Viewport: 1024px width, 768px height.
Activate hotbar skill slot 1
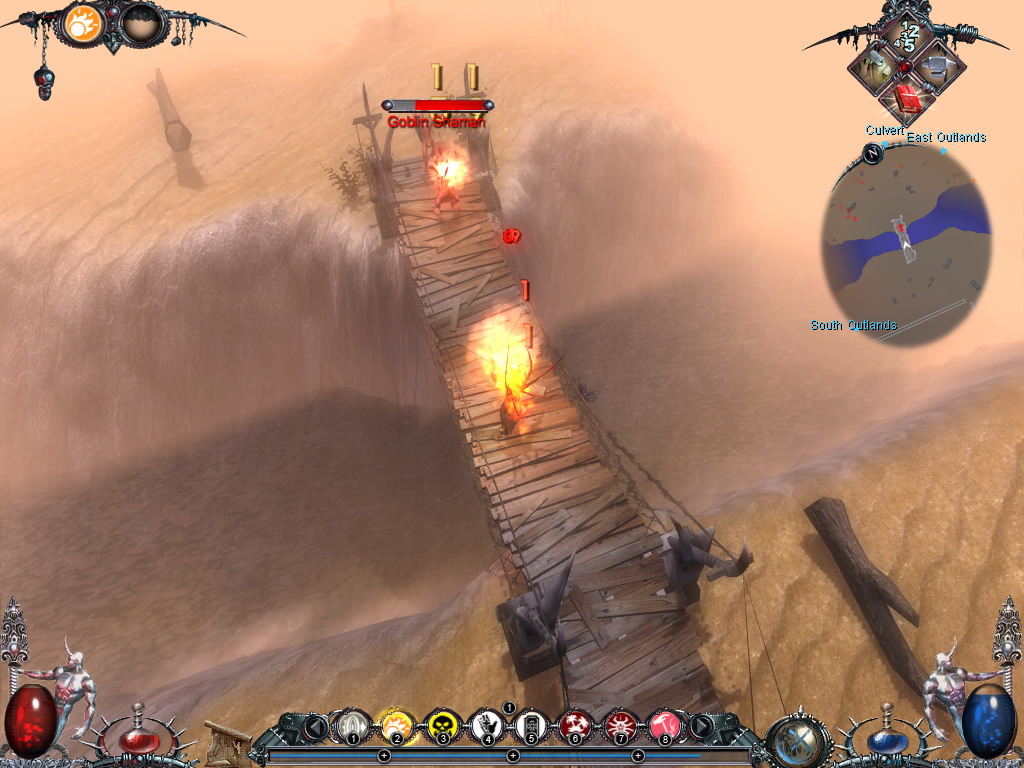tap(350, 725)
